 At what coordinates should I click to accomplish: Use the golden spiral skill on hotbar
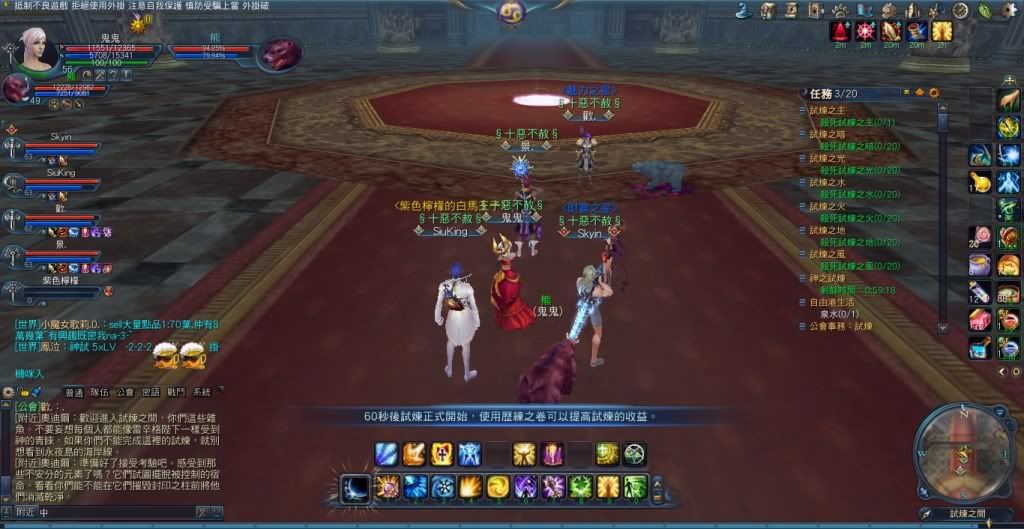pos(498,487)
